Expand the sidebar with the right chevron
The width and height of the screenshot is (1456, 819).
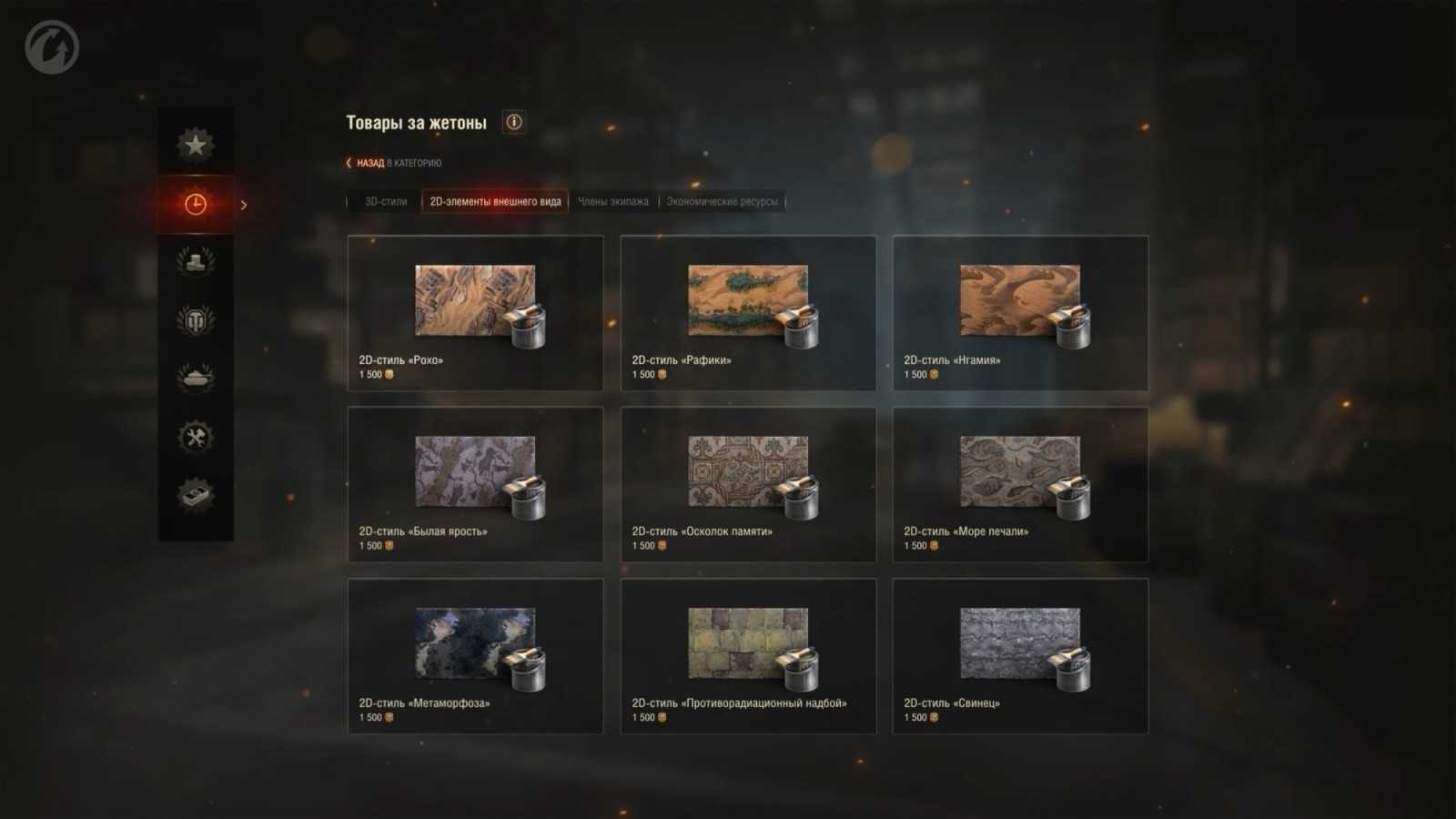tap(244, 205)
